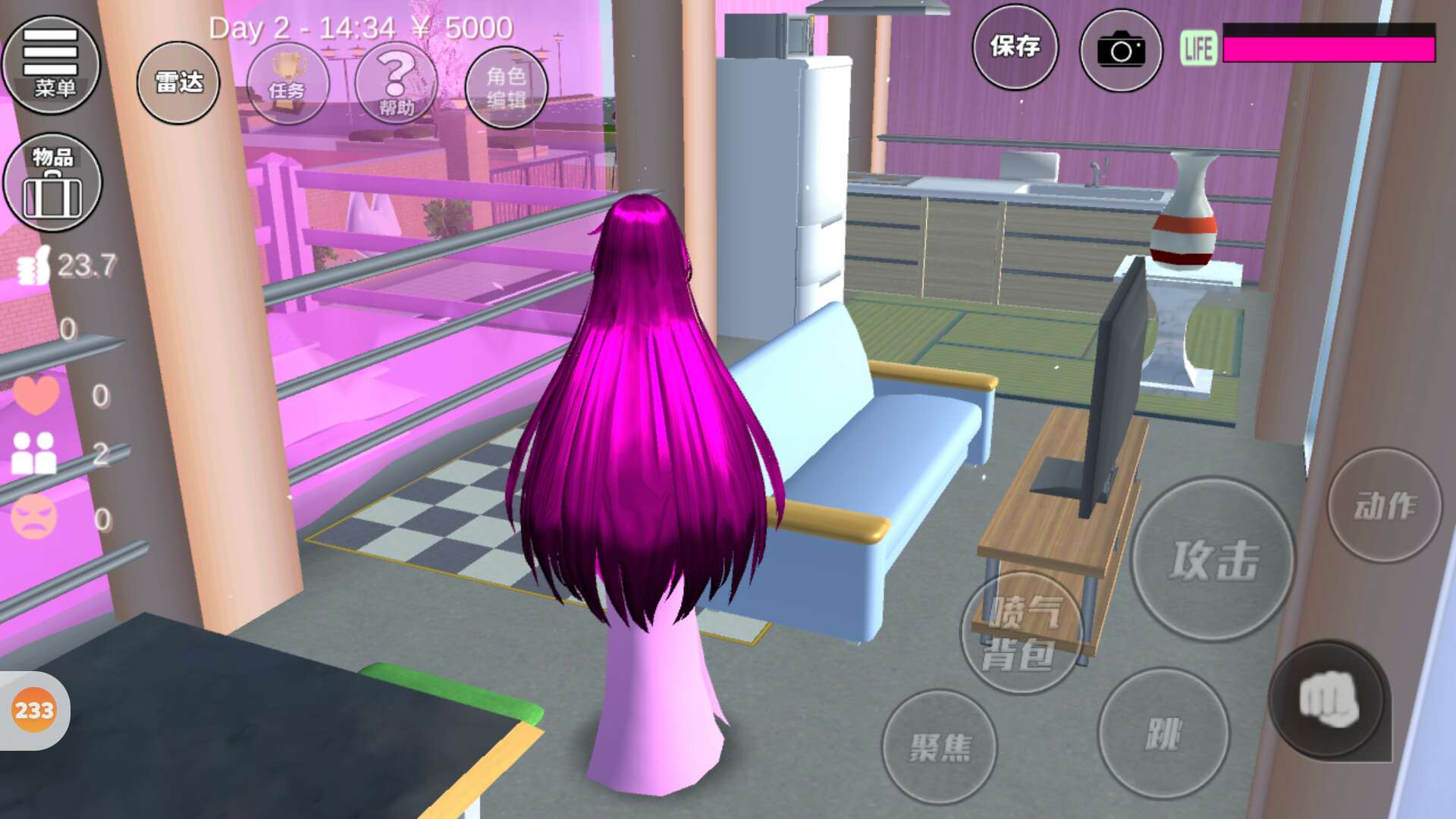This screenshot has width=1456, height=819.
Task: Open the 物品 suitcase inventory
Action: coord(52,183)
